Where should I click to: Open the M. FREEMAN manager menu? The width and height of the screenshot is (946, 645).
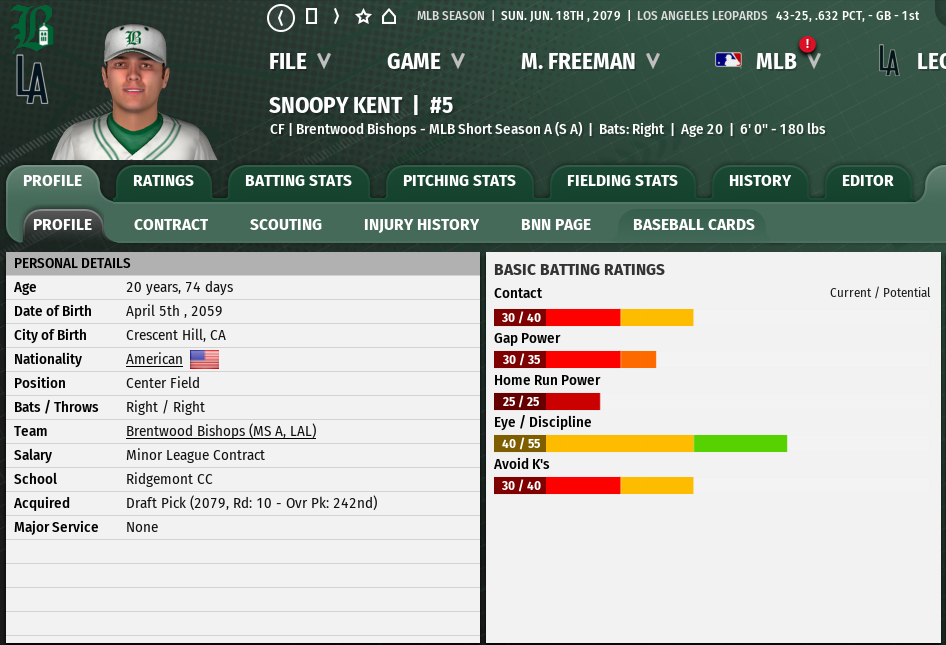click(x=590, y=61)
